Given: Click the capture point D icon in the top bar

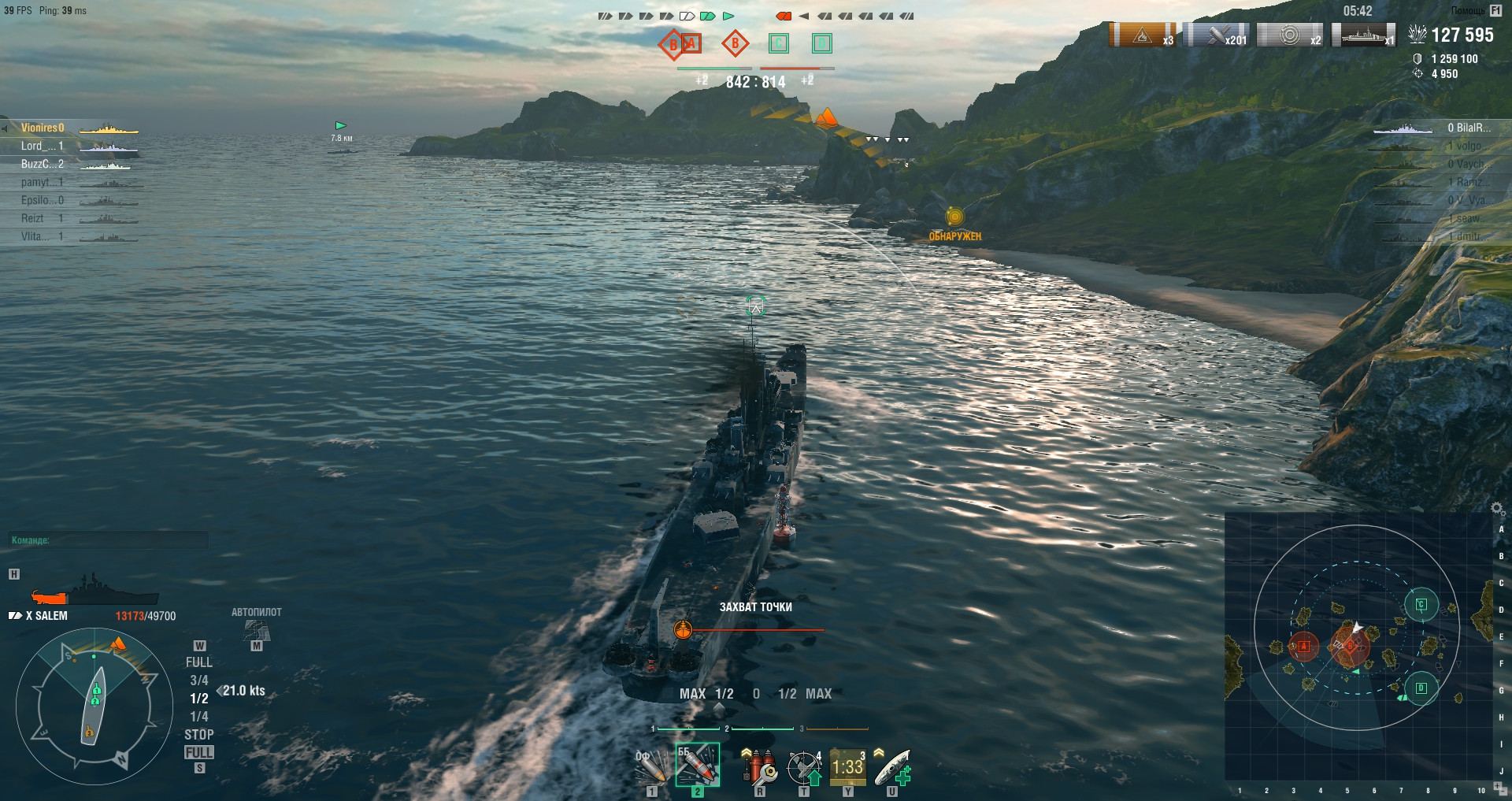Looking at the screenshot, I should point(821,43).
